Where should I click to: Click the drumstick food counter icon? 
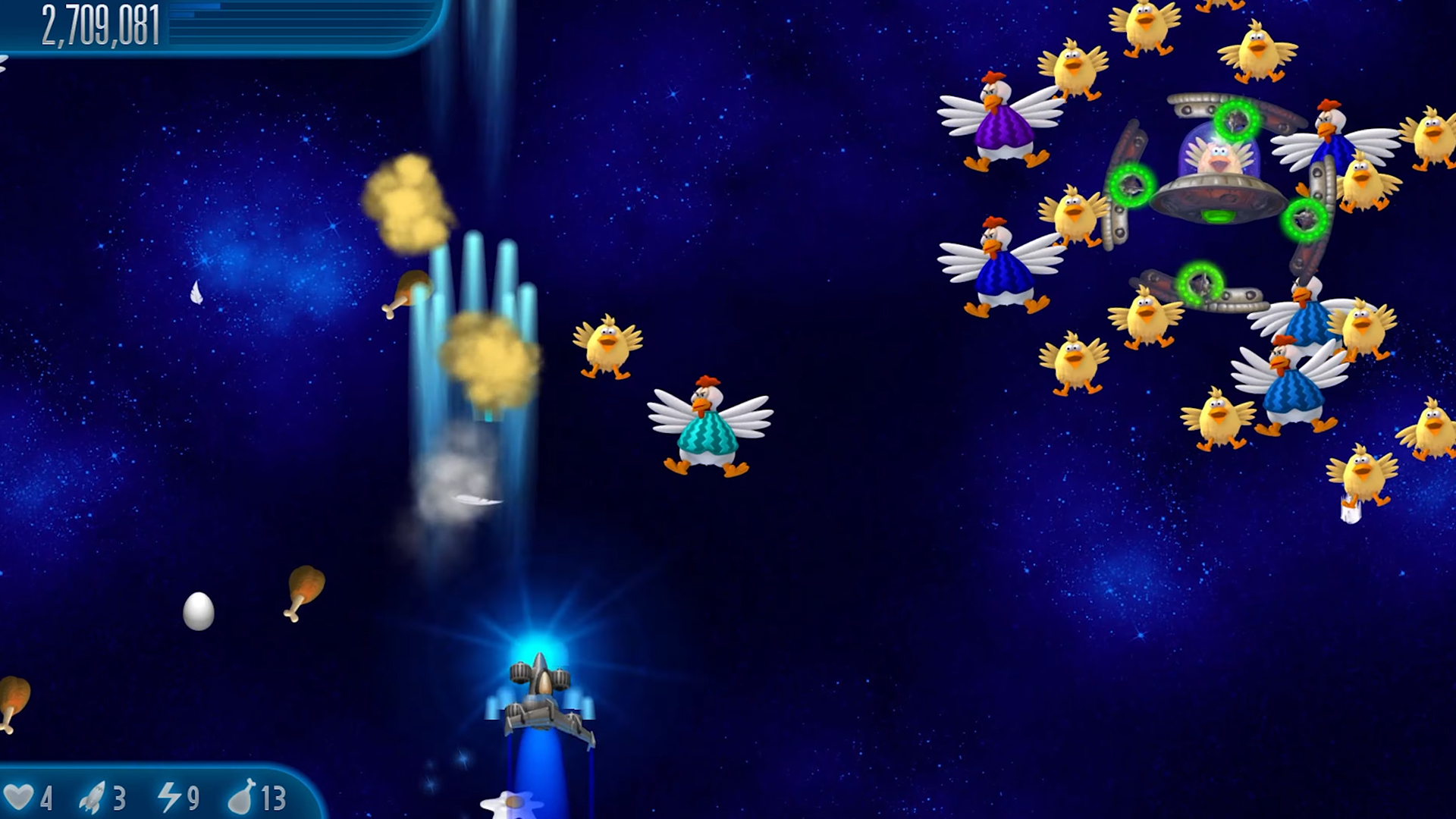[241, 798]
